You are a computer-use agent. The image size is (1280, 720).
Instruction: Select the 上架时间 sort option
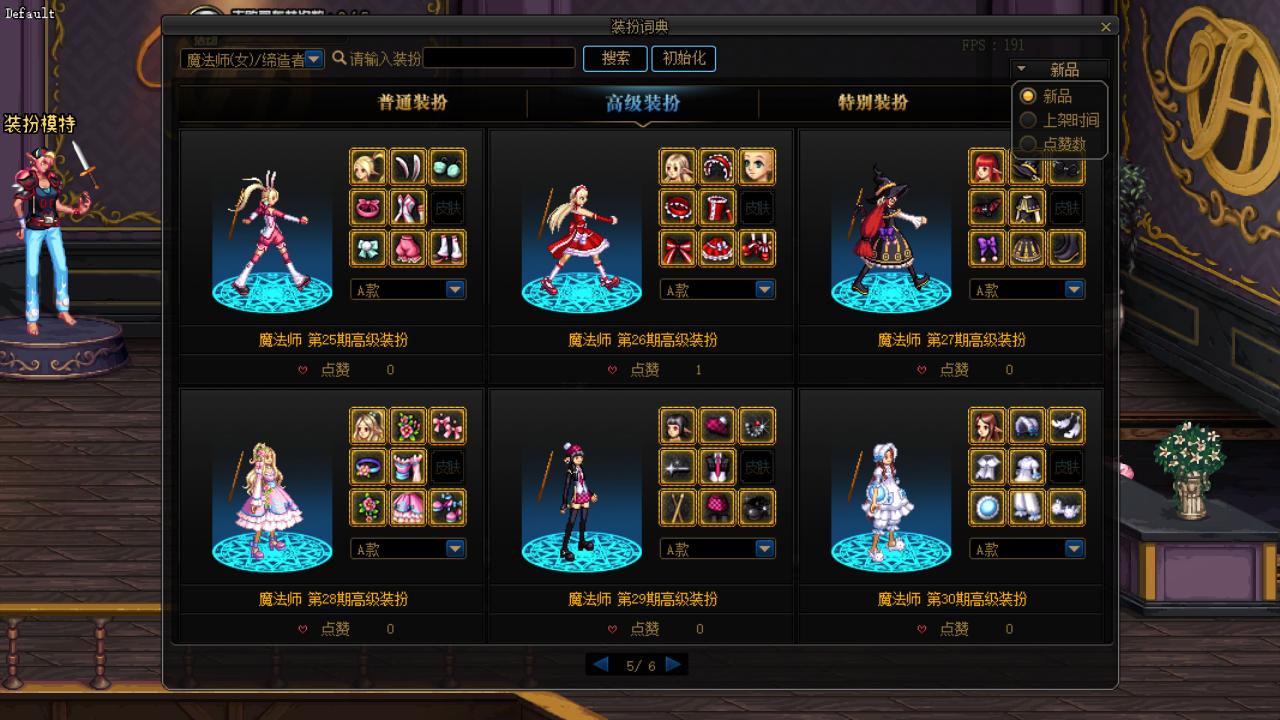(x=1027, y=120)
